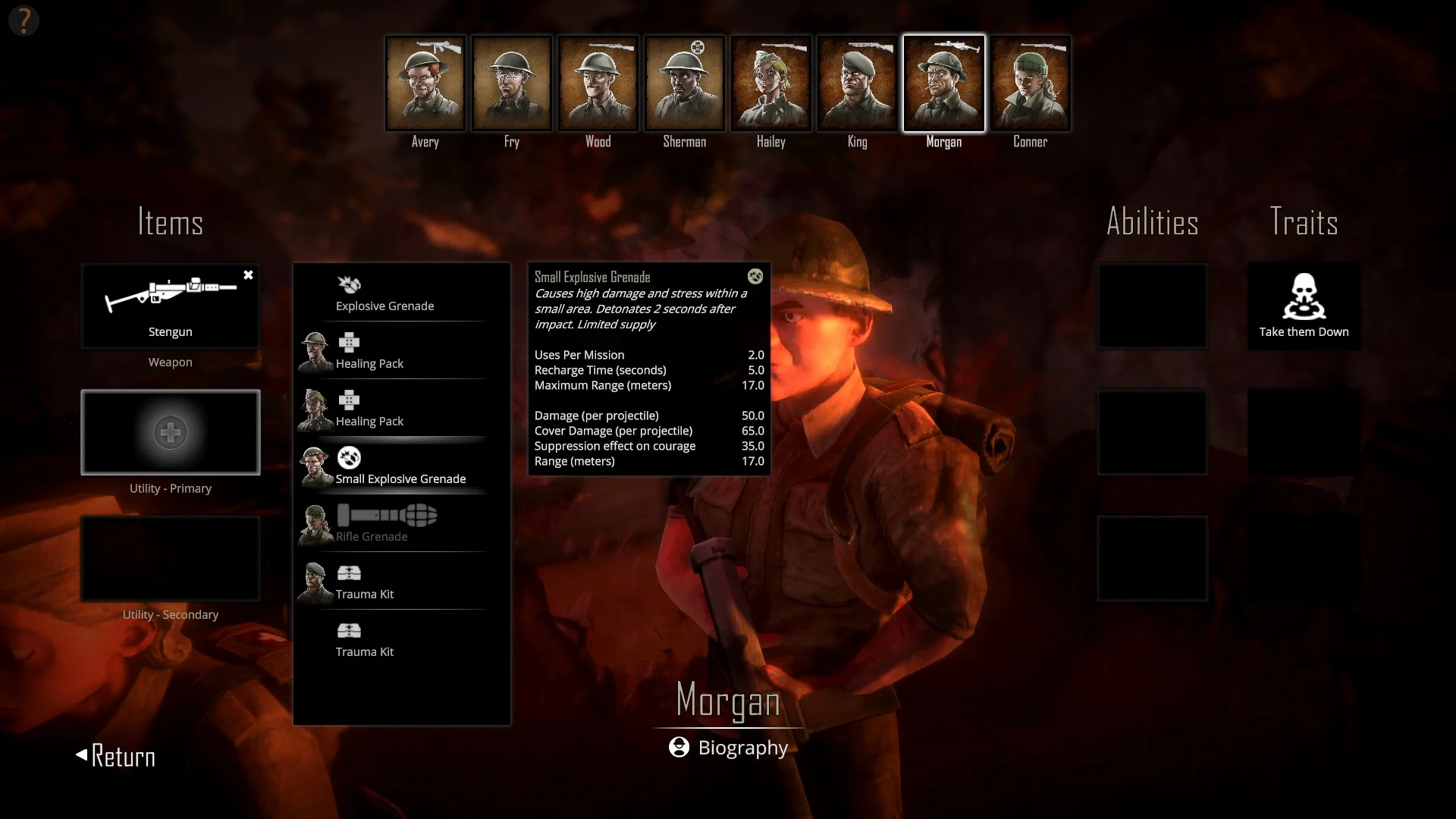The width and height of the screenshot is (1456, 819).
Task: Select the Utility - Primary slot
Action: pyautogui.click(x=170, y=432)
